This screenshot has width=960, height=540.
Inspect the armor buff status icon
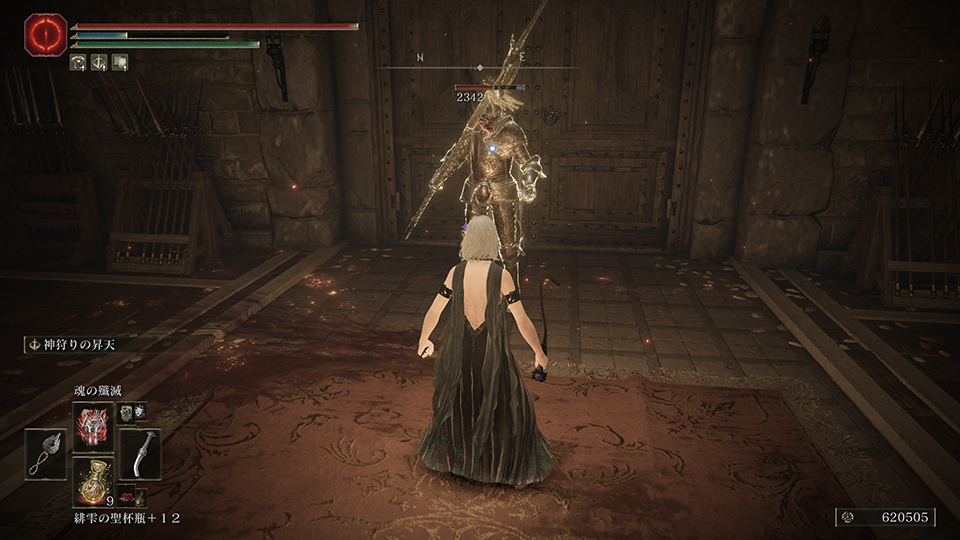pos(79,62)
